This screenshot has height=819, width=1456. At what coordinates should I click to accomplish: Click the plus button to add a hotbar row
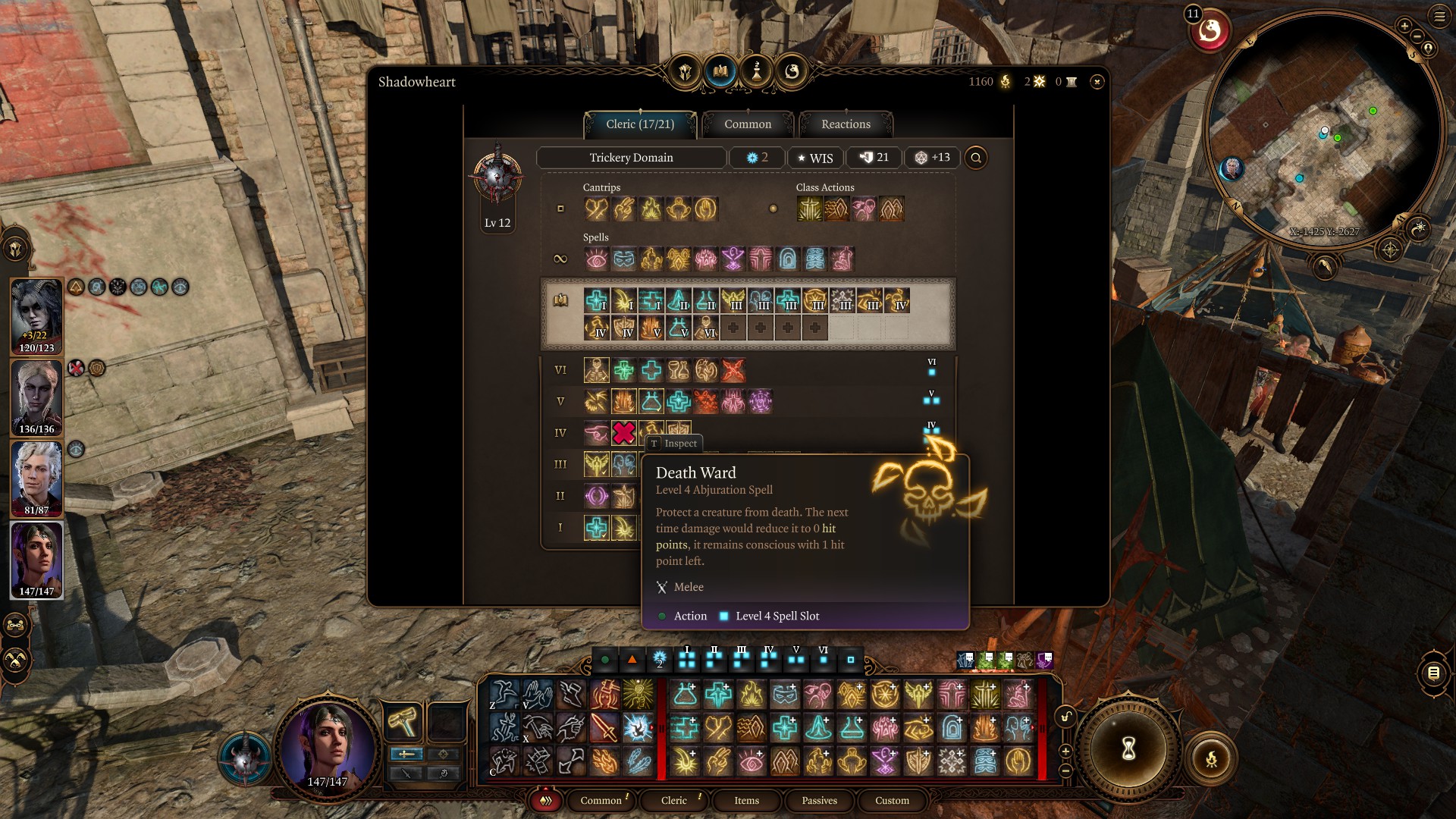point(1065,751)
